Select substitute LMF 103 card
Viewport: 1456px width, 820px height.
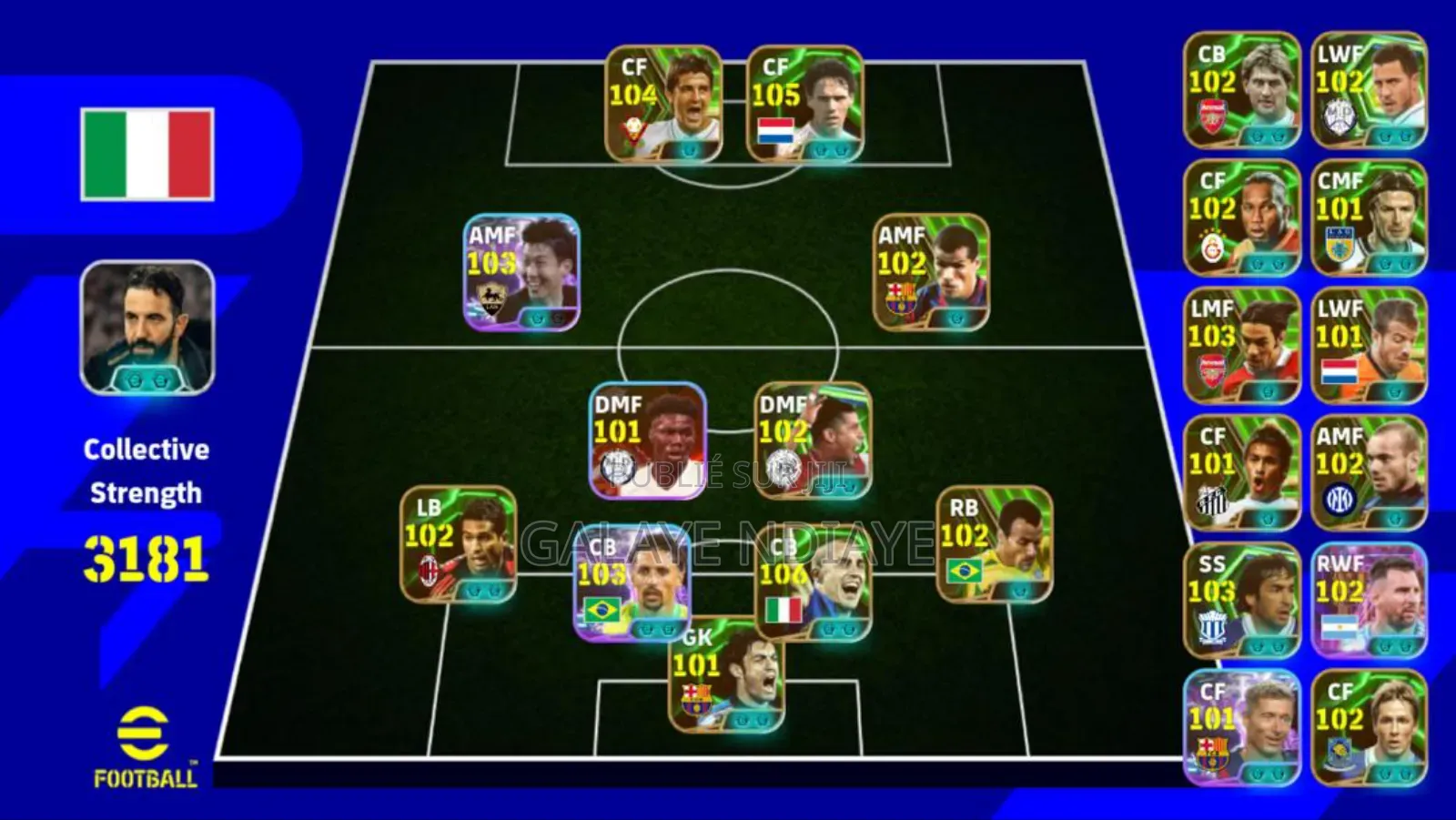(1242, 345)
